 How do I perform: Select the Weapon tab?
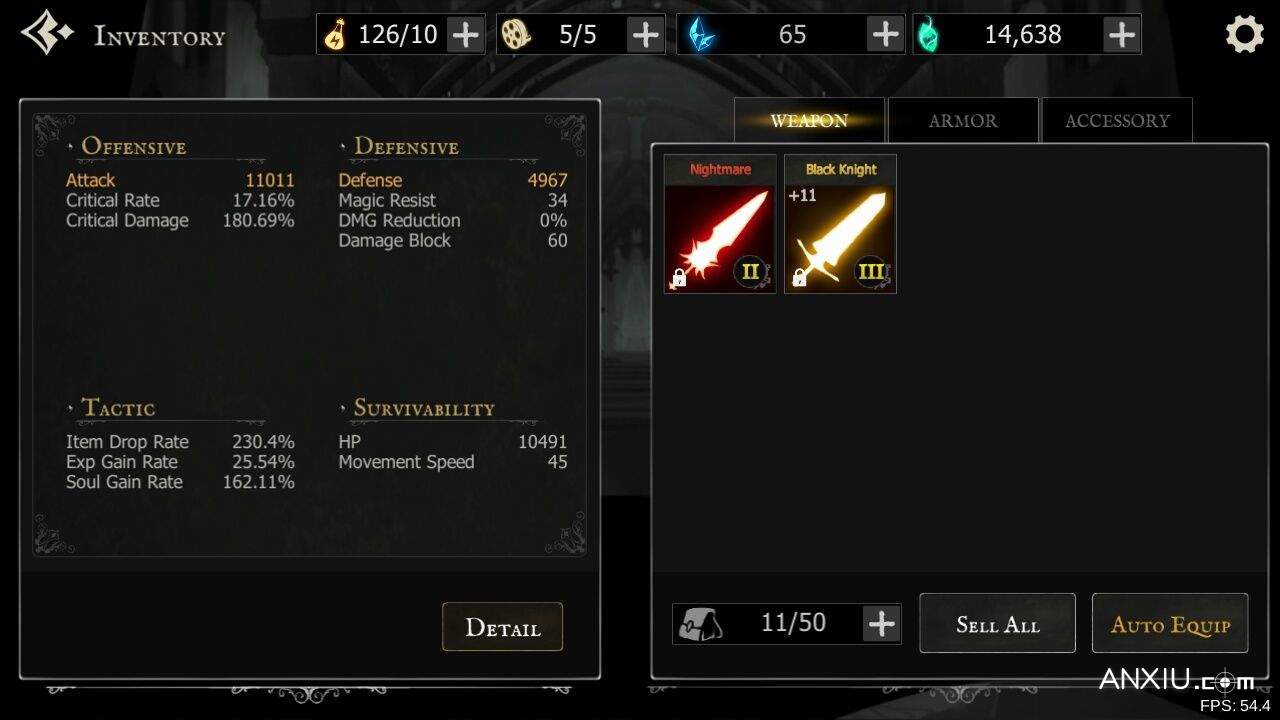[x=809, y=121]
